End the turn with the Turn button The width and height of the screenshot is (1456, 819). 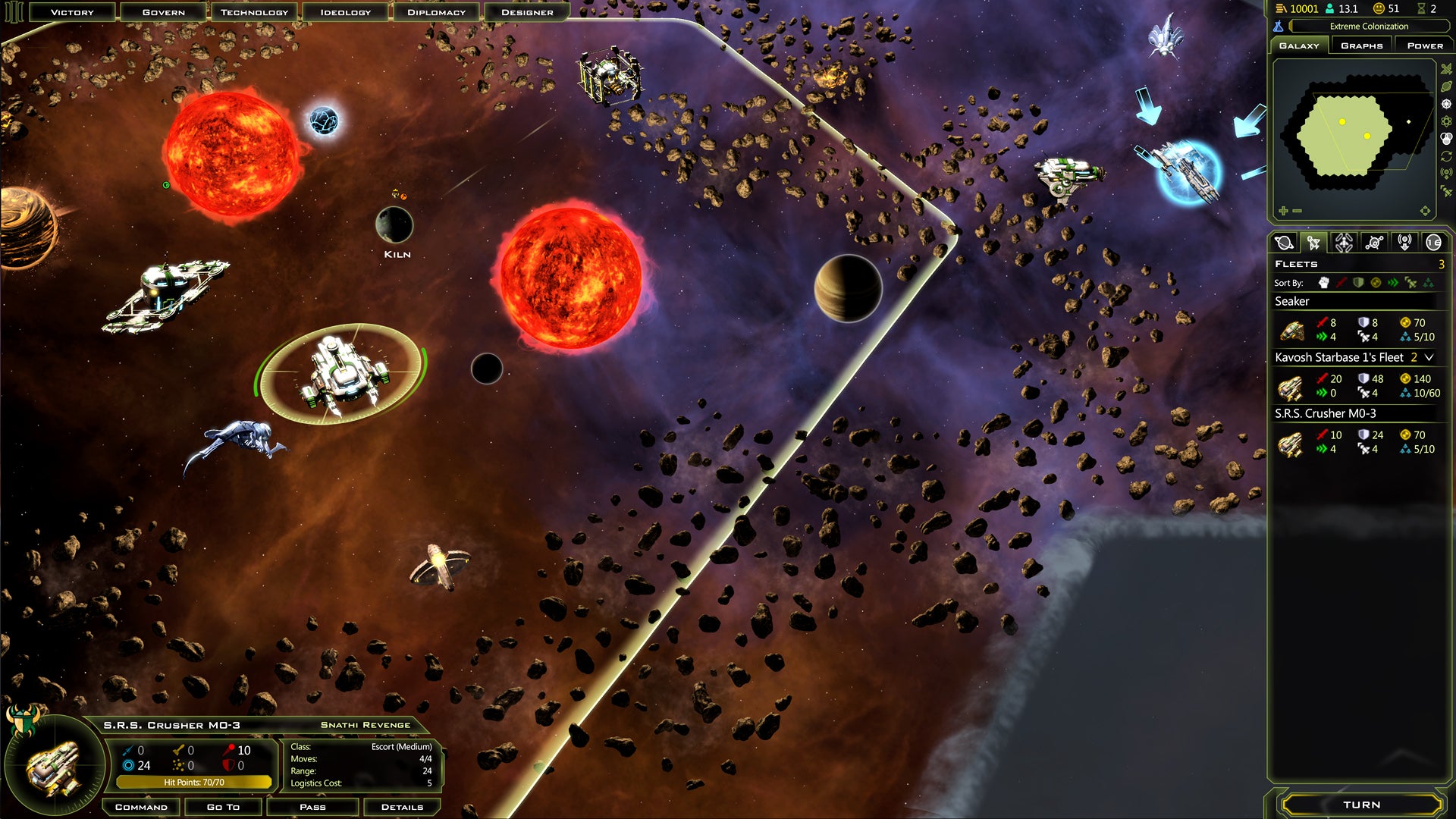click(x=1361, y=805)
